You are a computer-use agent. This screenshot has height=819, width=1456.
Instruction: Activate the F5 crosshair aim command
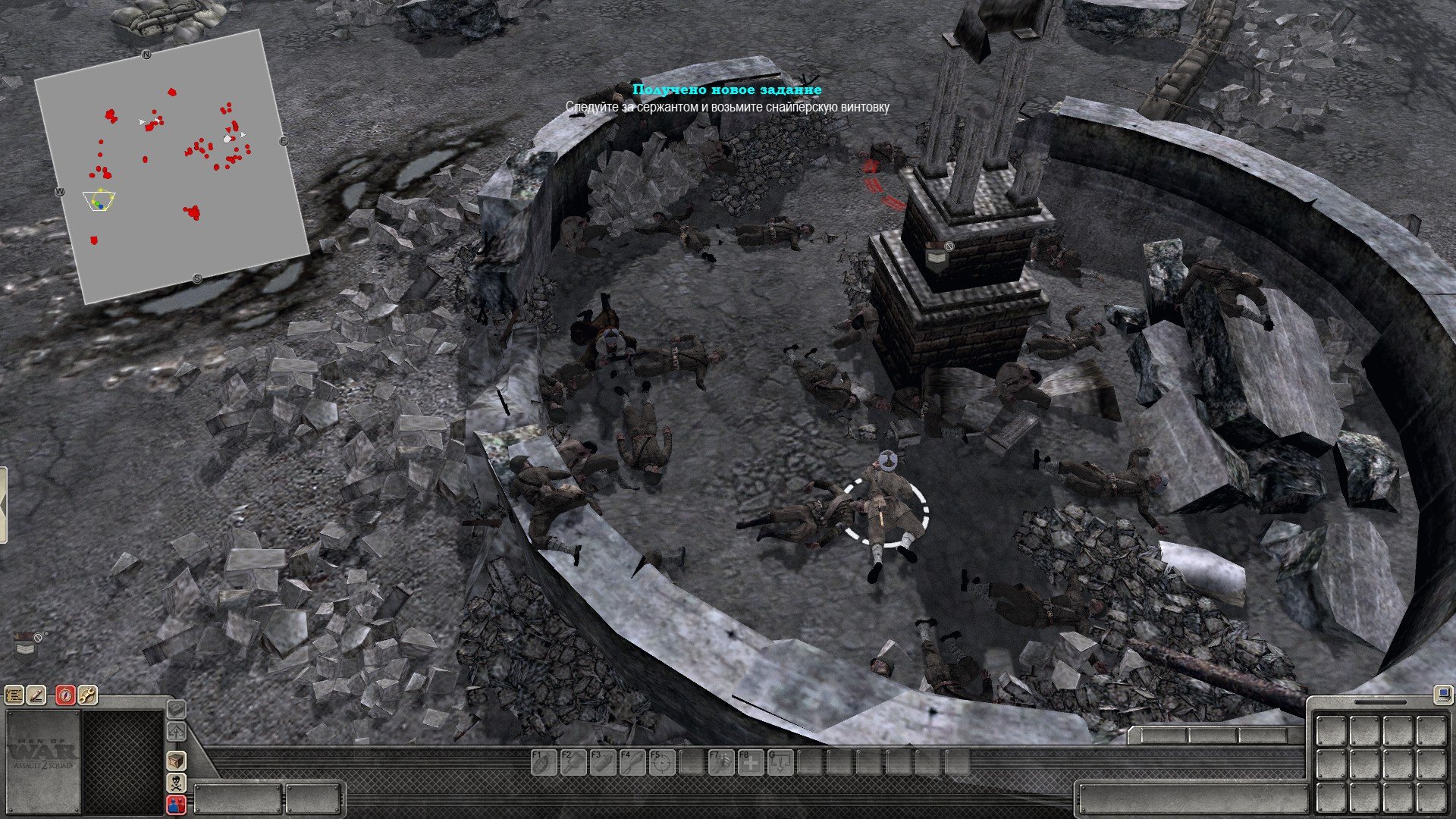pyautogui.click(x=661, y=762)
